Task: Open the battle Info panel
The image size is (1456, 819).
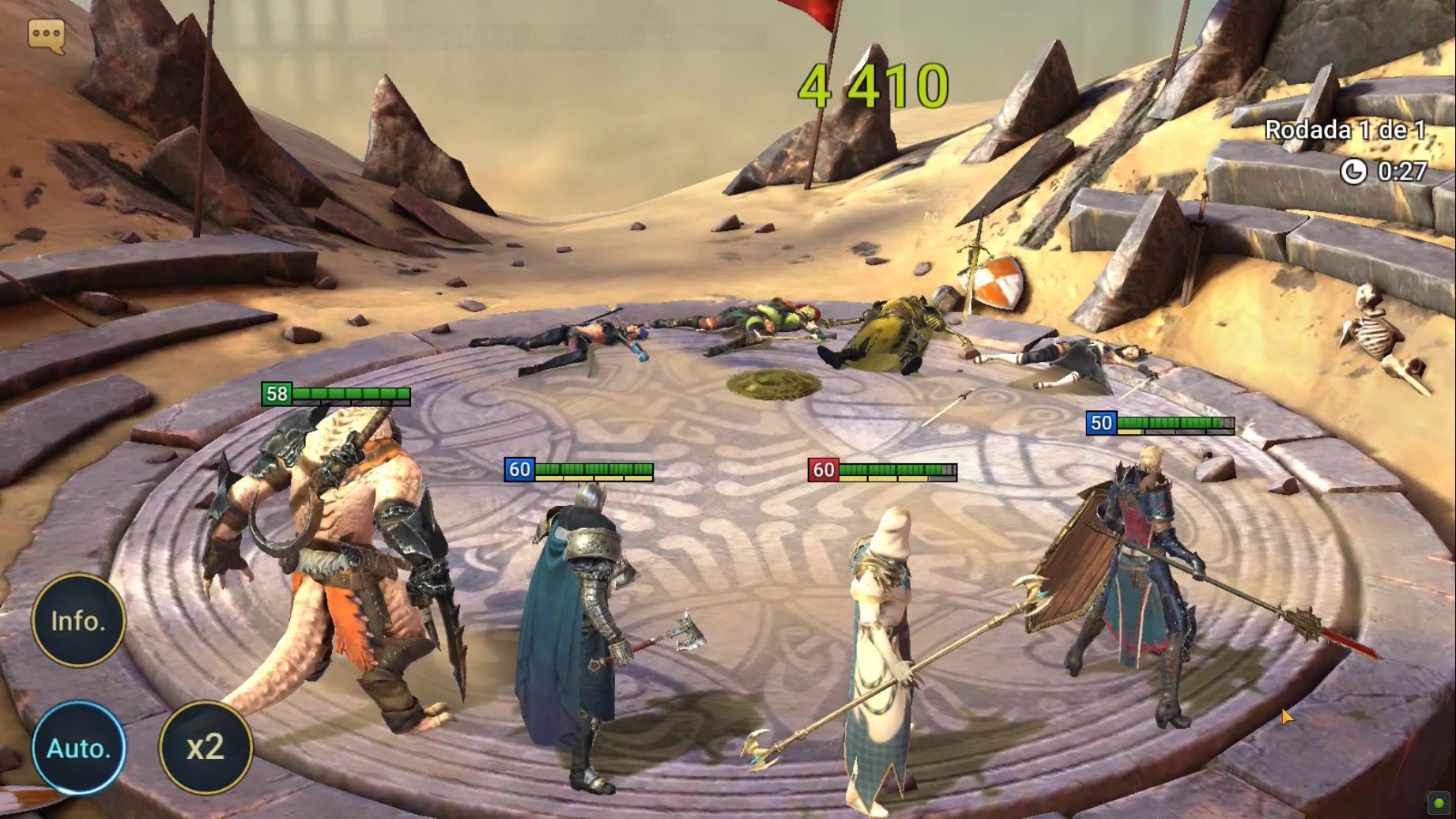Action: [78, 621]
